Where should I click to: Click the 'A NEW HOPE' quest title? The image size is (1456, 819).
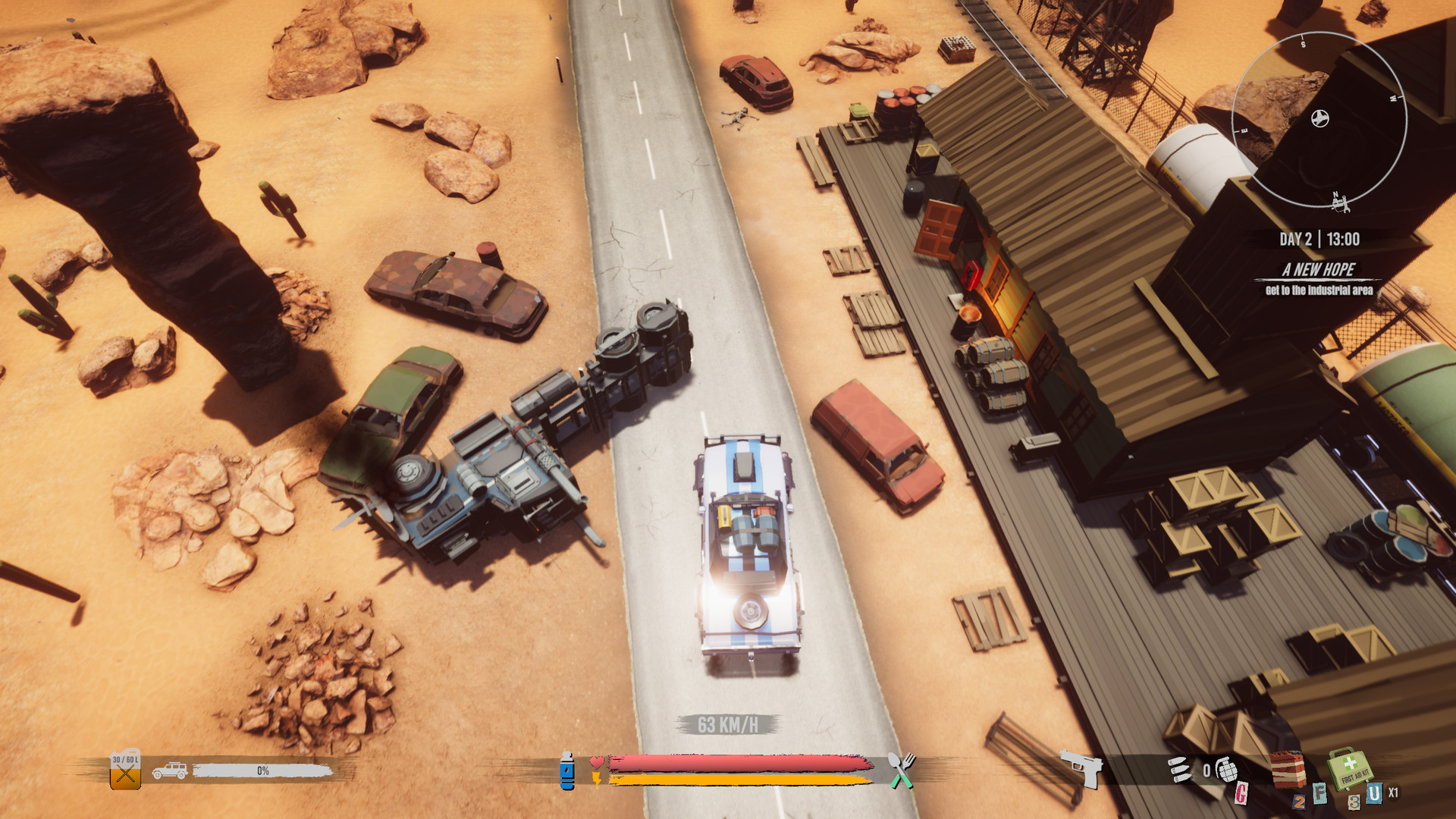pos(1319,268)
